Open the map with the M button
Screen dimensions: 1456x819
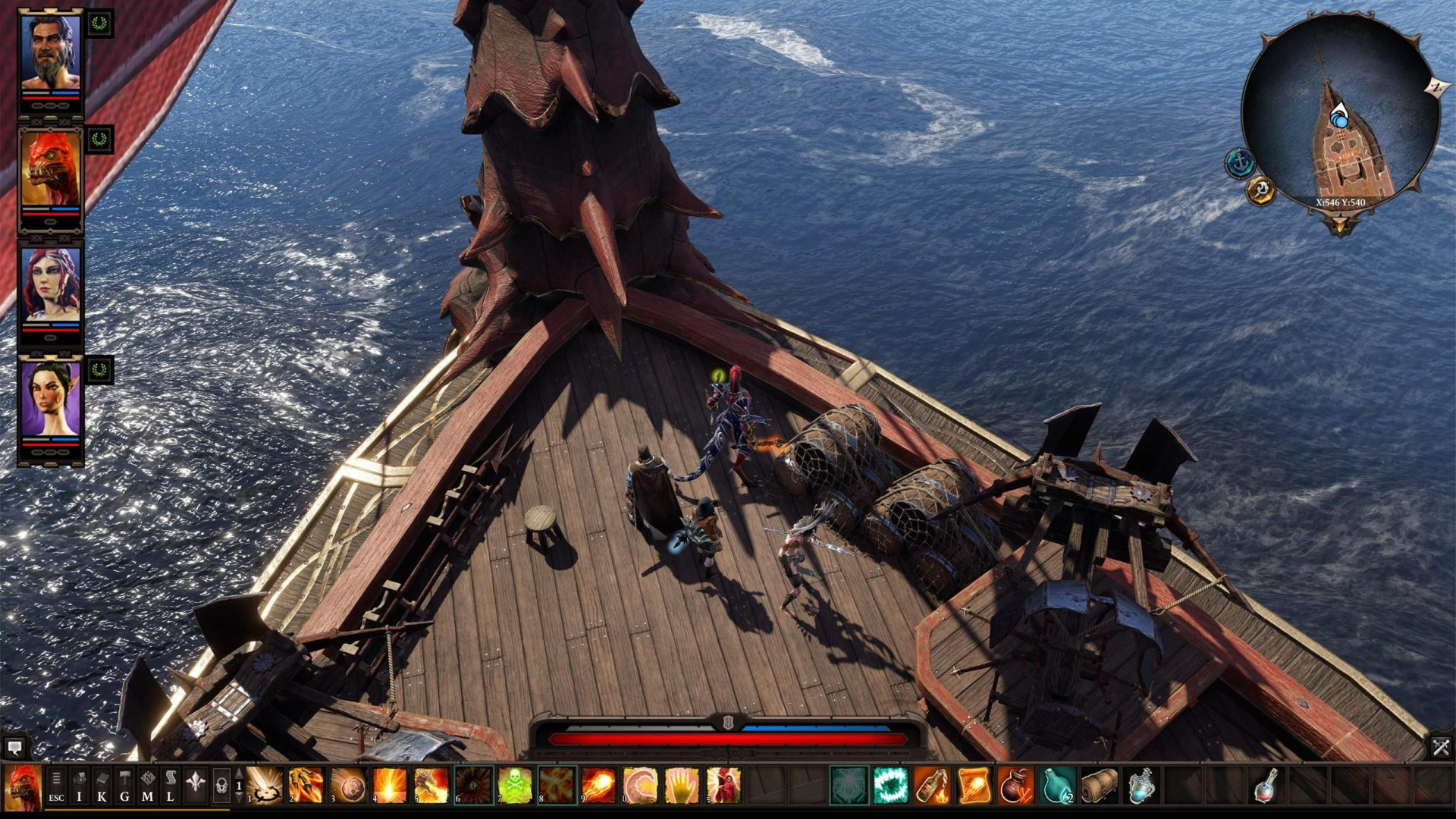pyautogui.click(x=147, y=786)
